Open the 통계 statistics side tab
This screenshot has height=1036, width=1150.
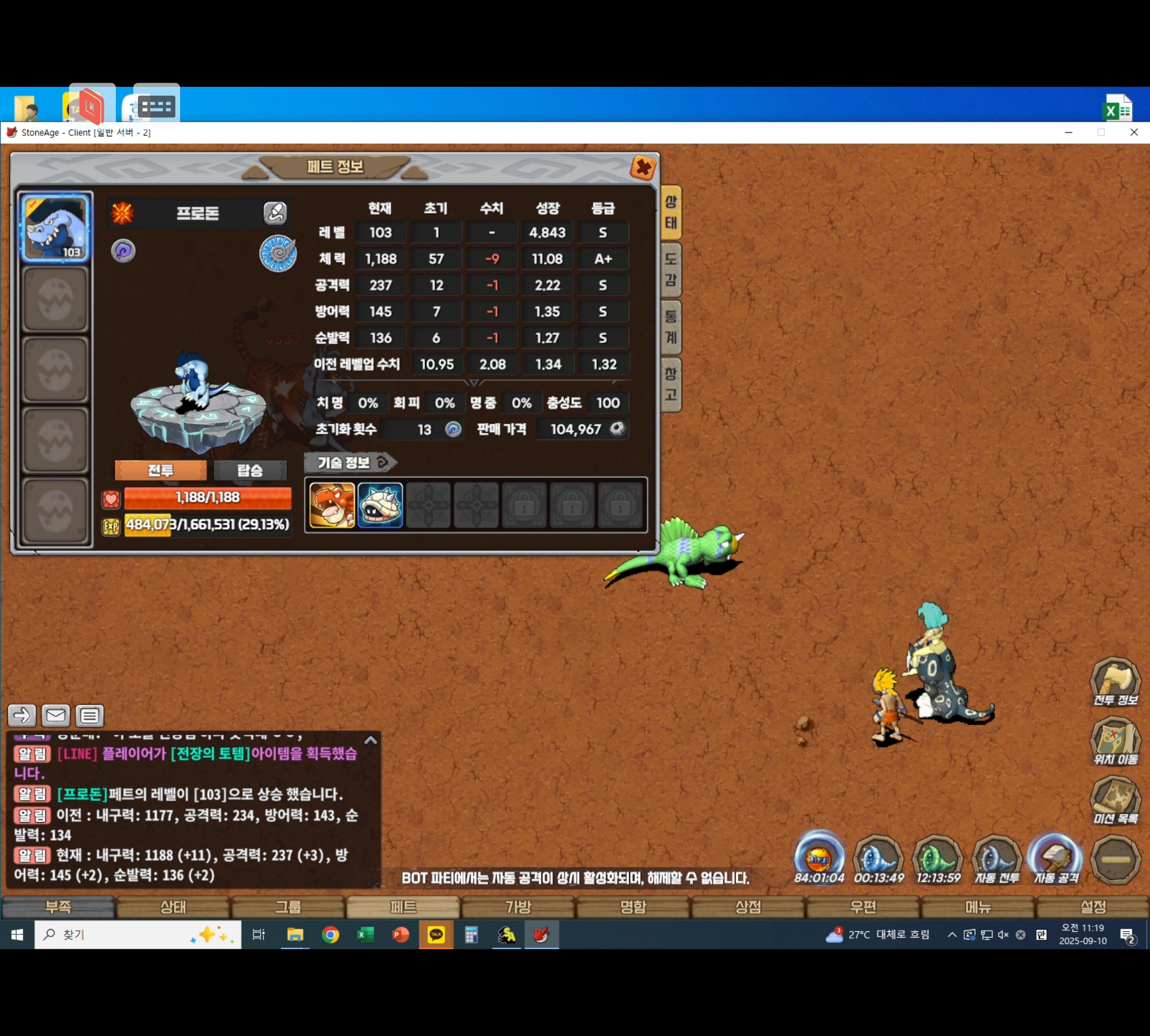tap(671, 327)
